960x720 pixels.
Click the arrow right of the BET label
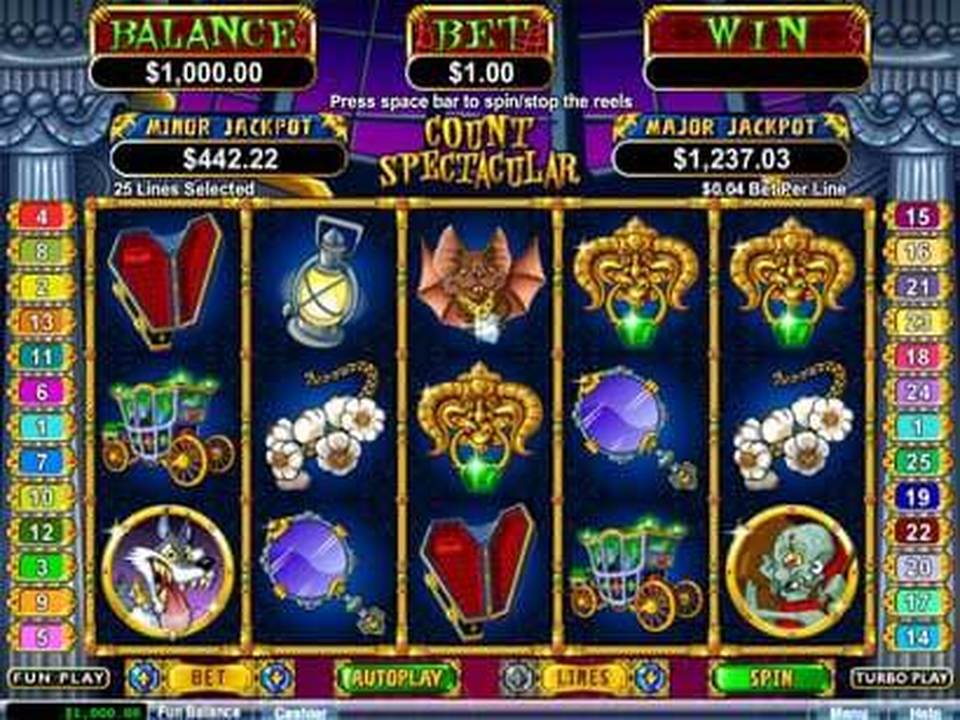click(x=274, y=677)
